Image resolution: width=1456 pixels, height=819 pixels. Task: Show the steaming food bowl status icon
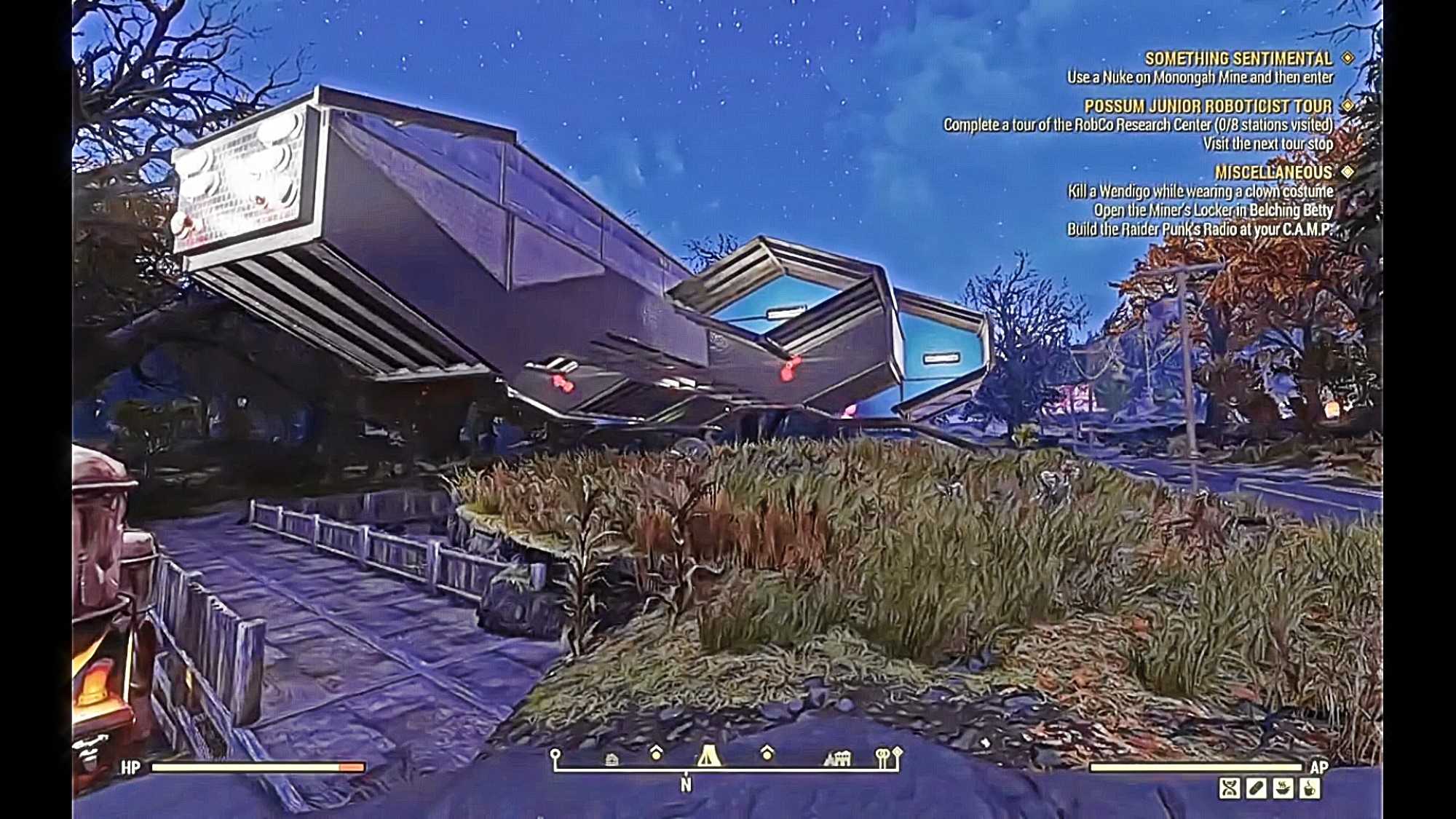pyautogui.click(x=1283, y=788)
